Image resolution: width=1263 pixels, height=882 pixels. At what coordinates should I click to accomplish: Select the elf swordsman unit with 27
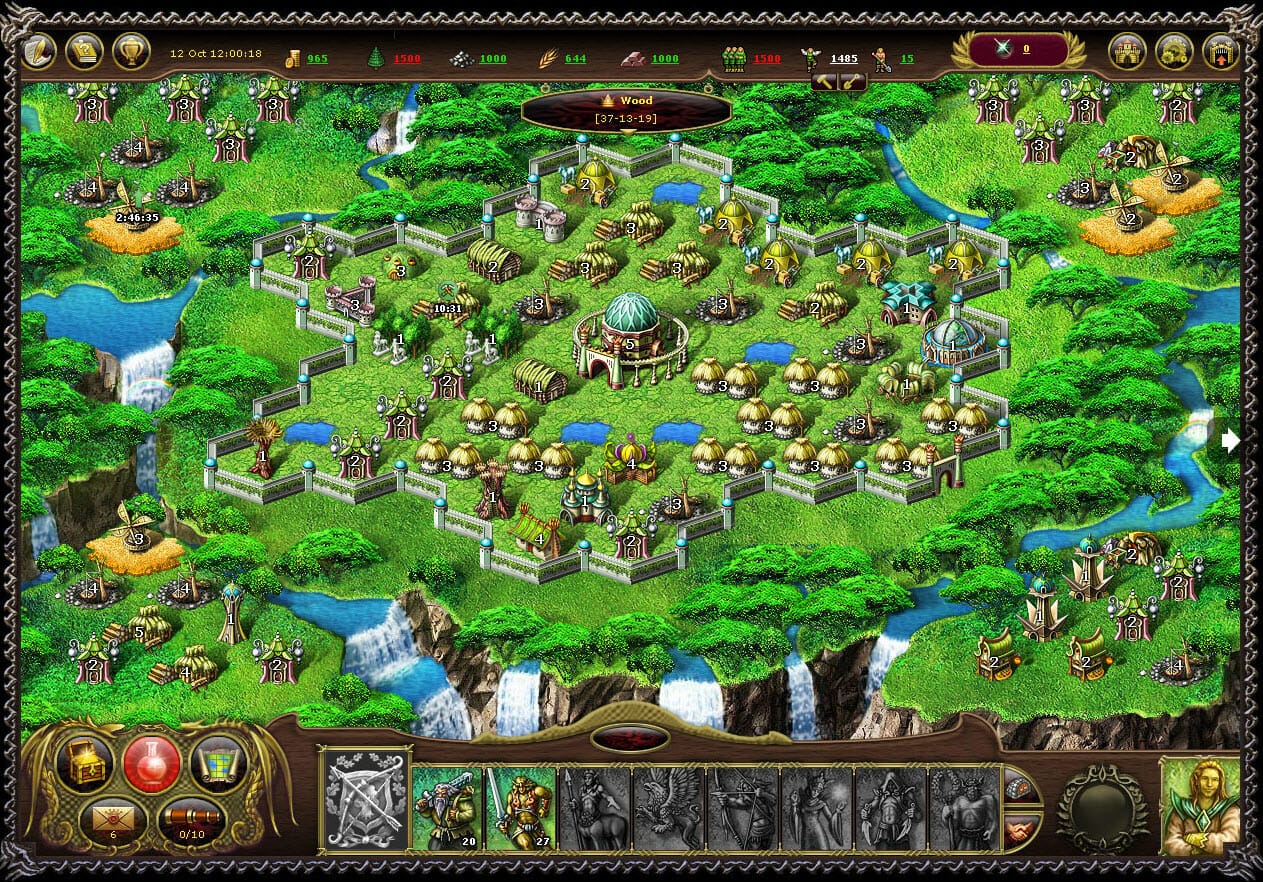pos(521,807)
